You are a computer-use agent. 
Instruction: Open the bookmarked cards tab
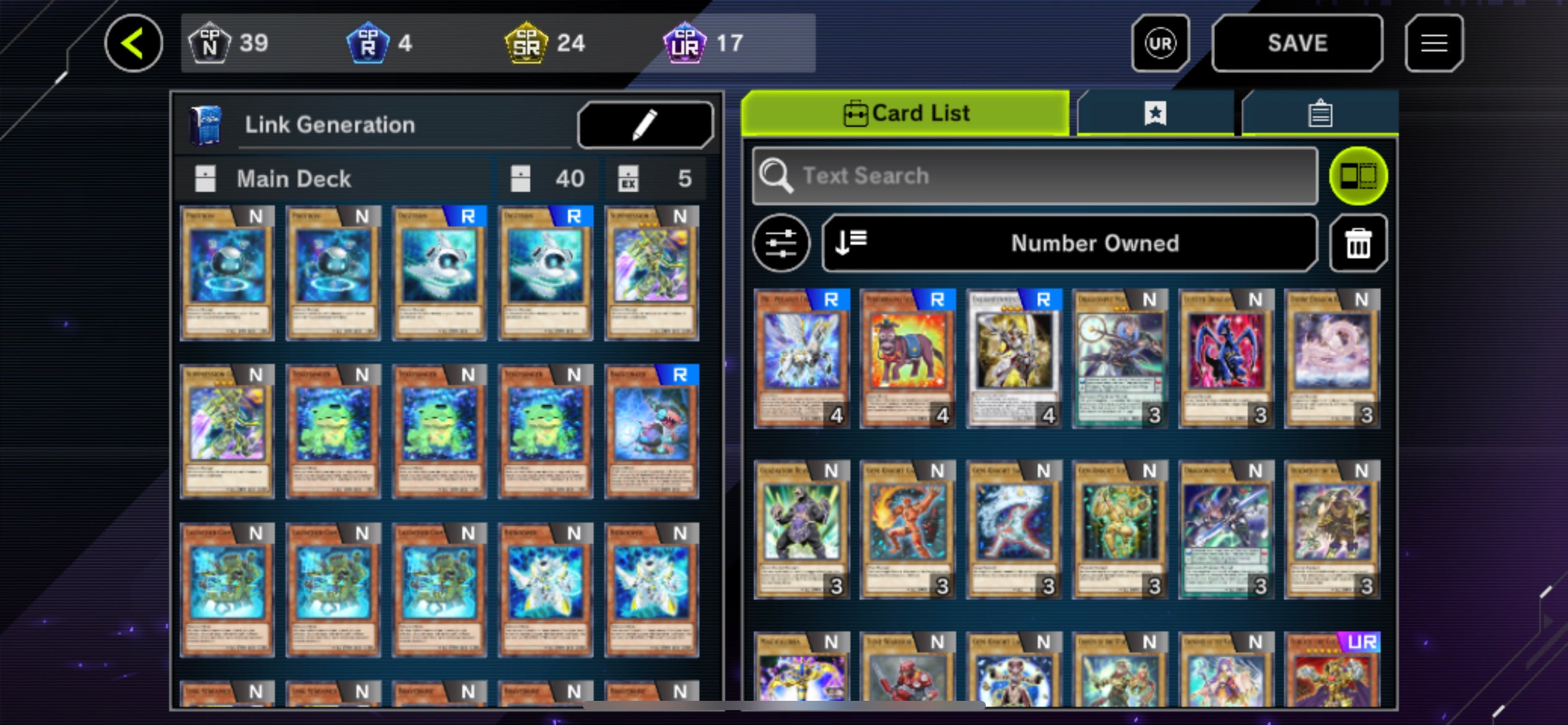[x=1156, y=113]
